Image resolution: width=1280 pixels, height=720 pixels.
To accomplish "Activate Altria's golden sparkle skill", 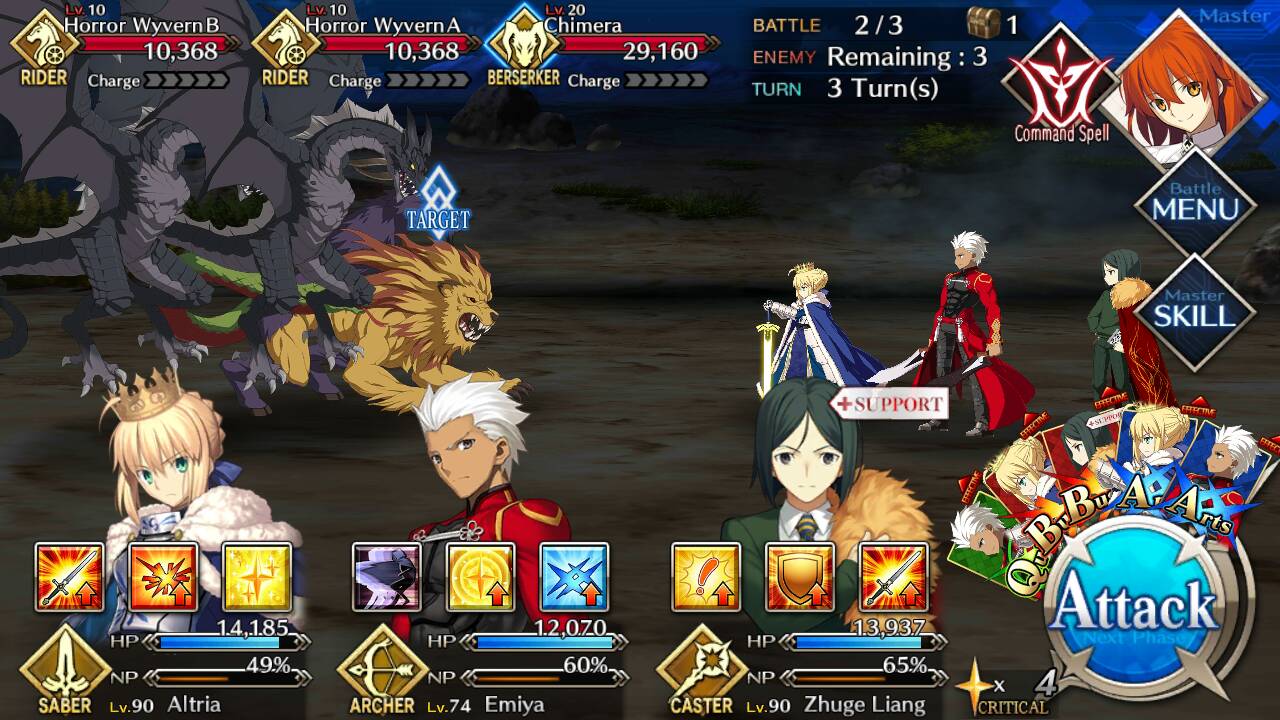I will pos(257,577).
